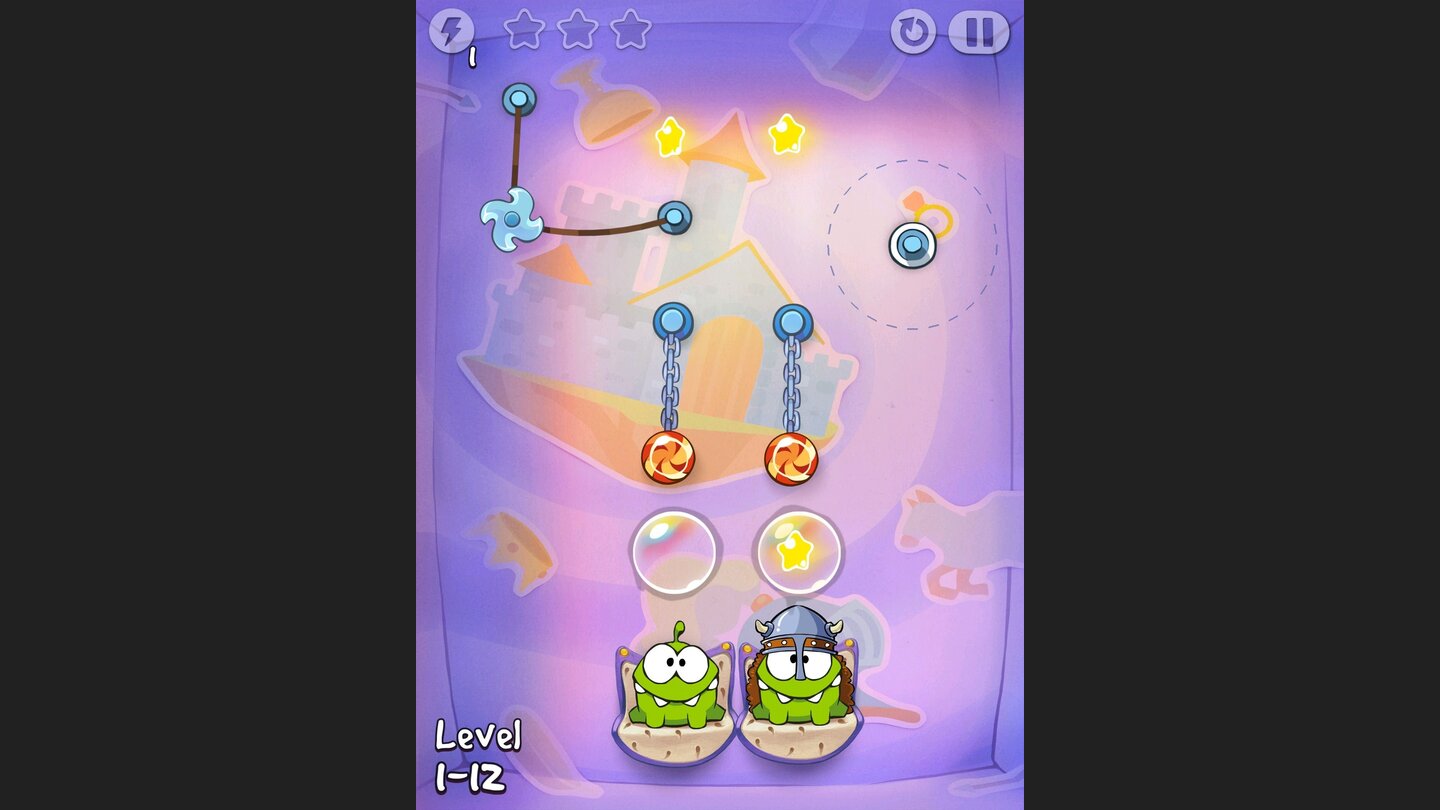The image size is (1440, 810).
Task: Click the right blue chain anchor
Action: [791, 320]
